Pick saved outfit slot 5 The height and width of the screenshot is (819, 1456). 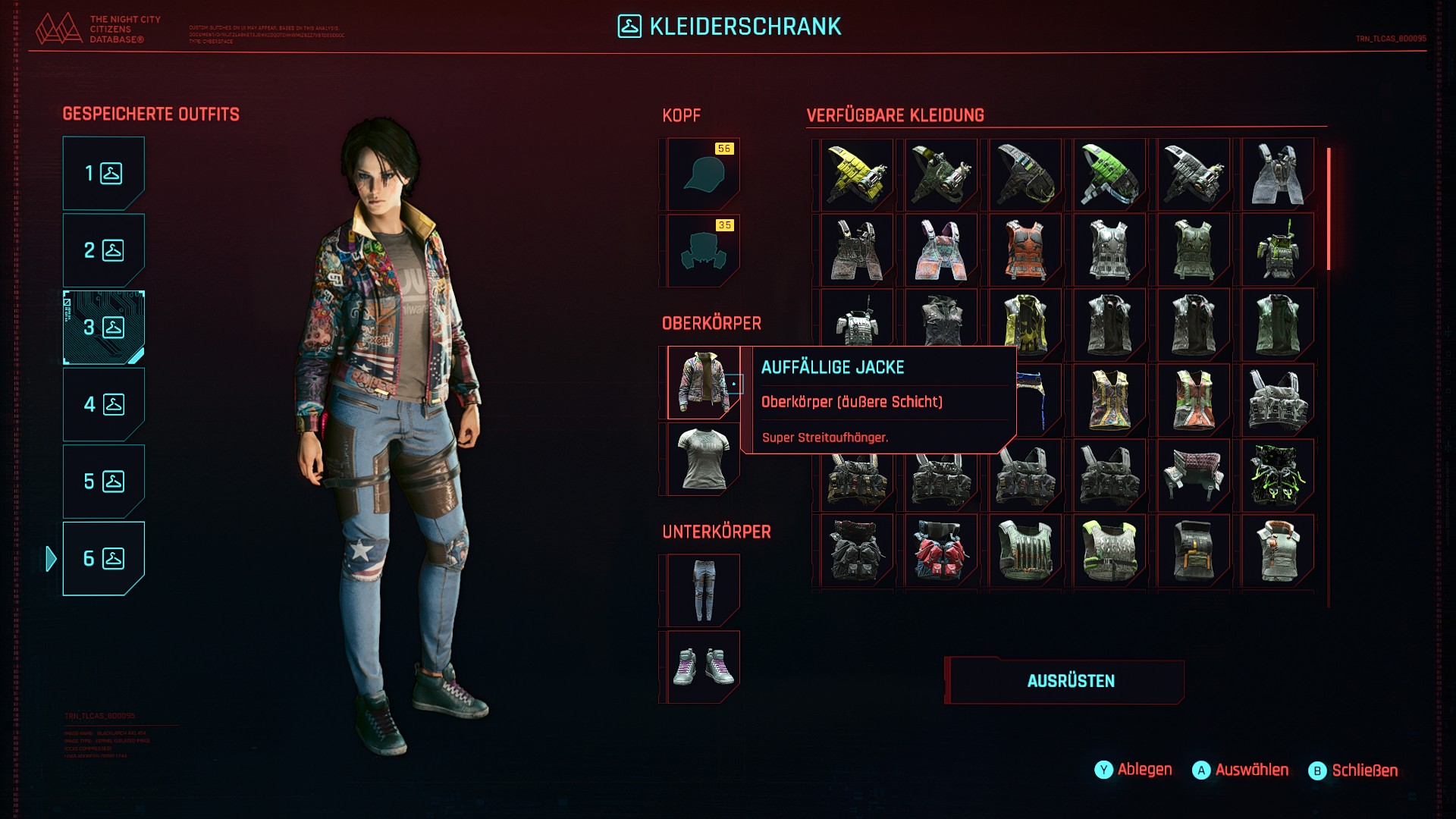click(103, 482)
